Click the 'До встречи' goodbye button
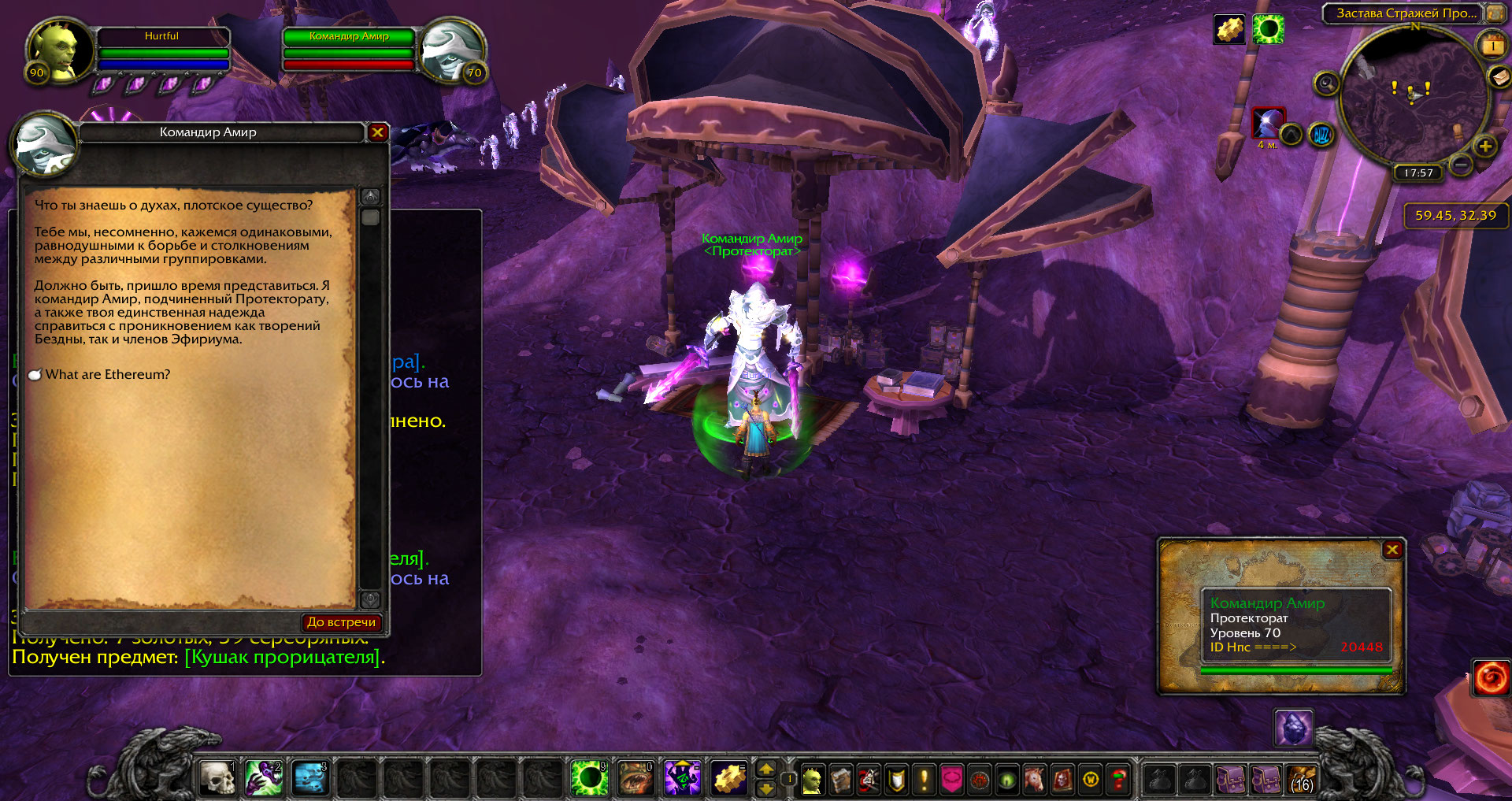 coord(342,622)
